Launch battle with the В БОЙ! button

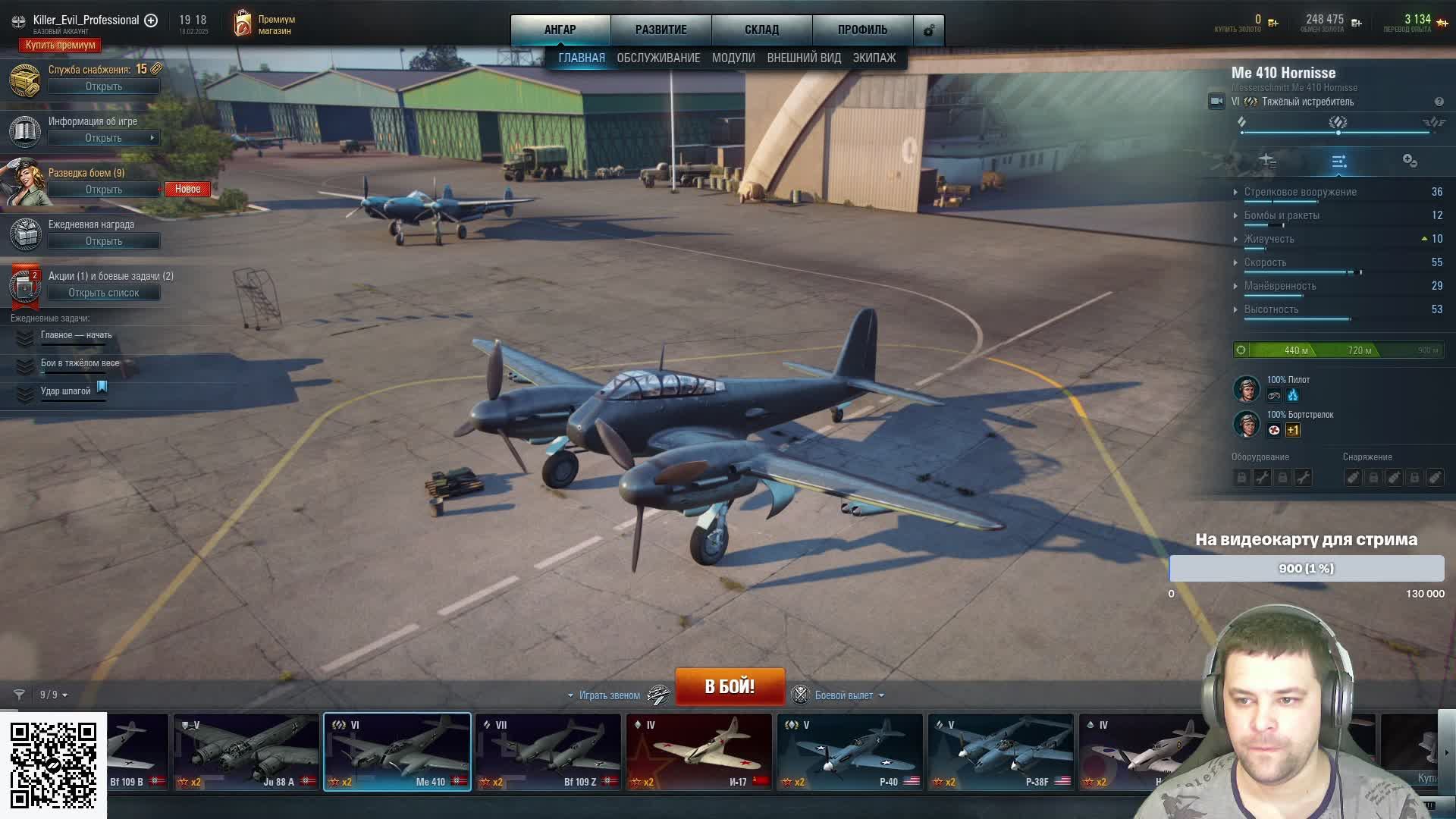(x=730, y=686)
